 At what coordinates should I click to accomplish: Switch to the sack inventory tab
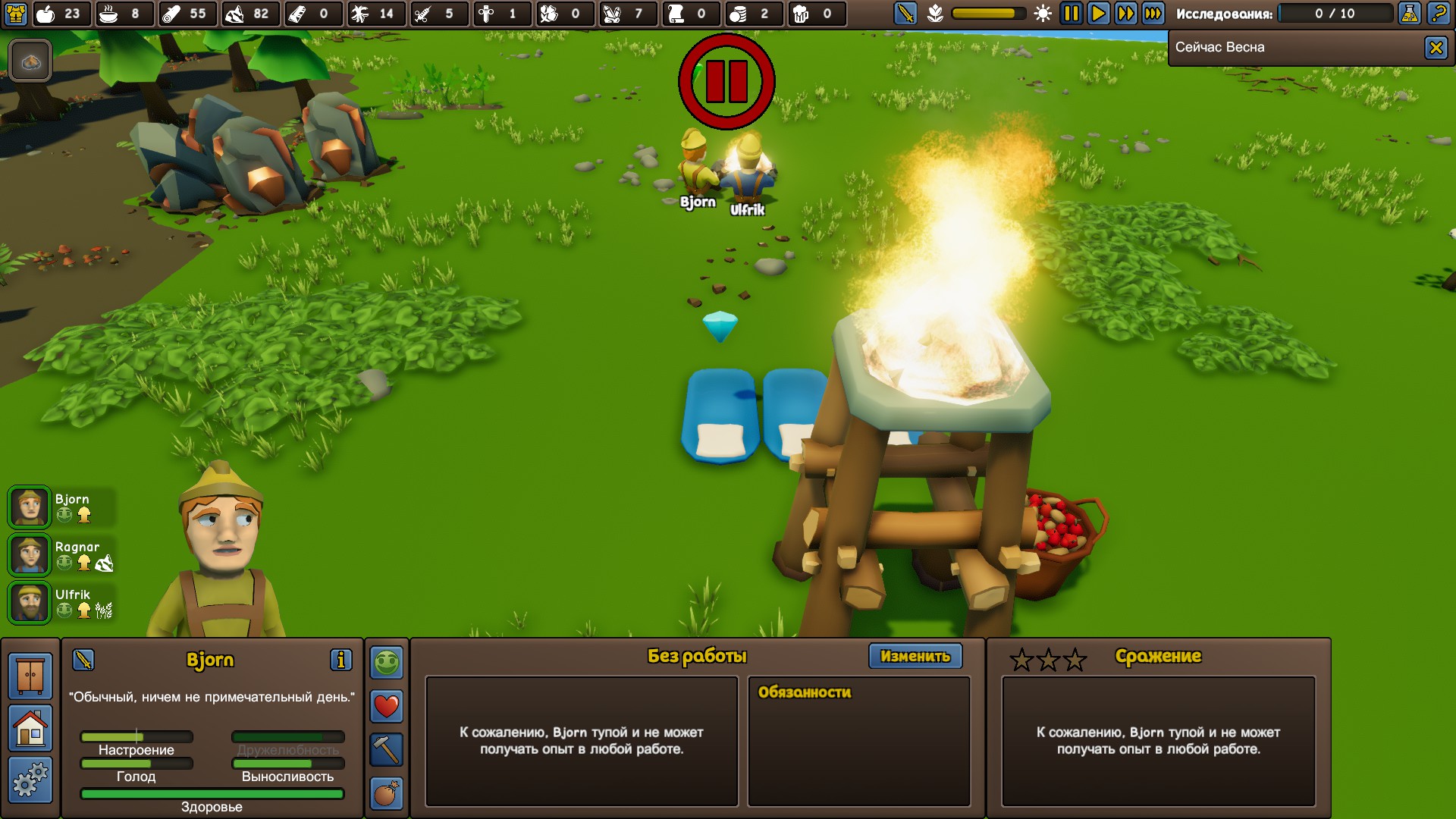[386, 794]
